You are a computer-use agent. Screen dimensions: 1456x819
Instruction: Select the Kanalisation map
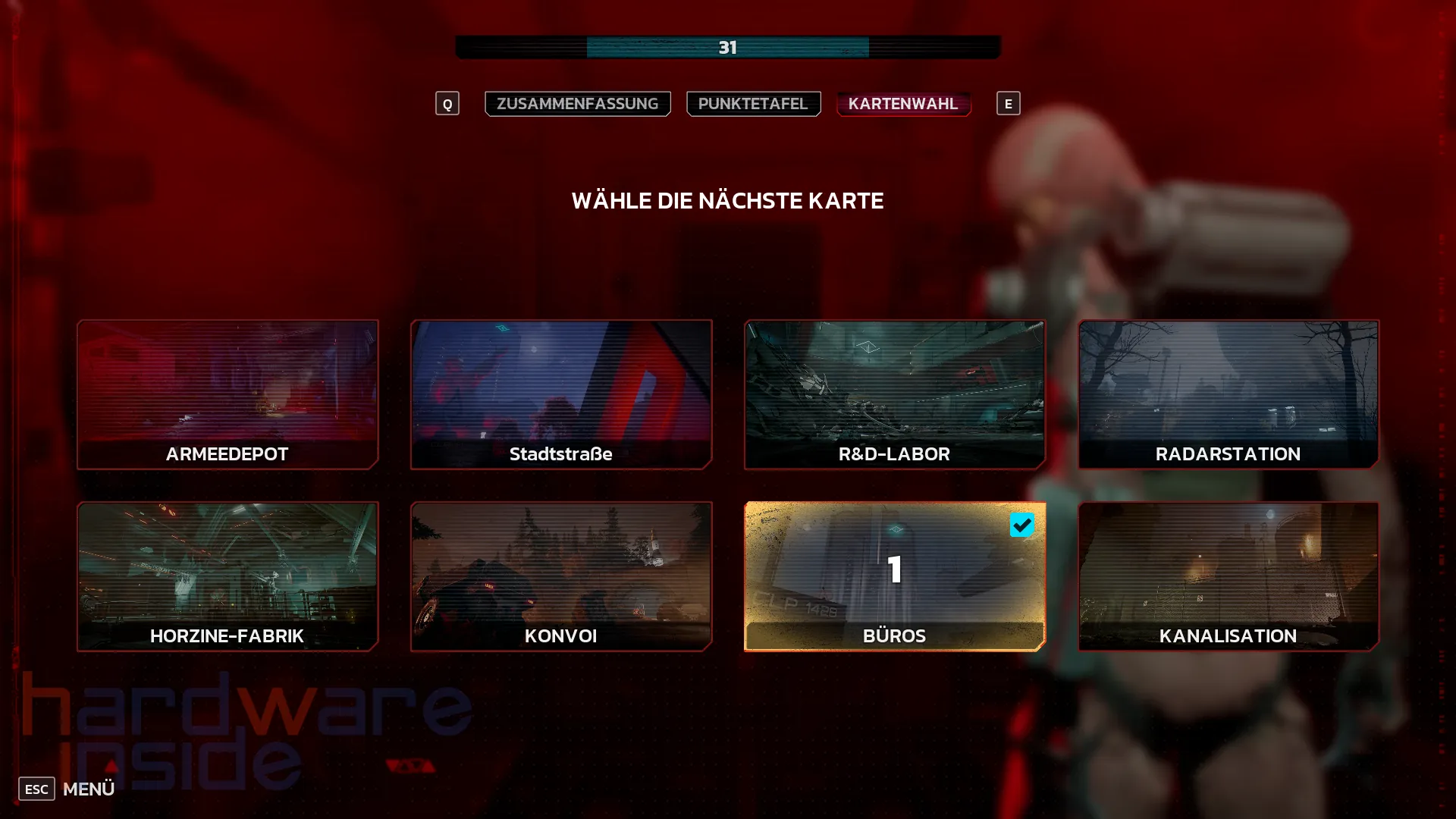[x=1228, y=576]
